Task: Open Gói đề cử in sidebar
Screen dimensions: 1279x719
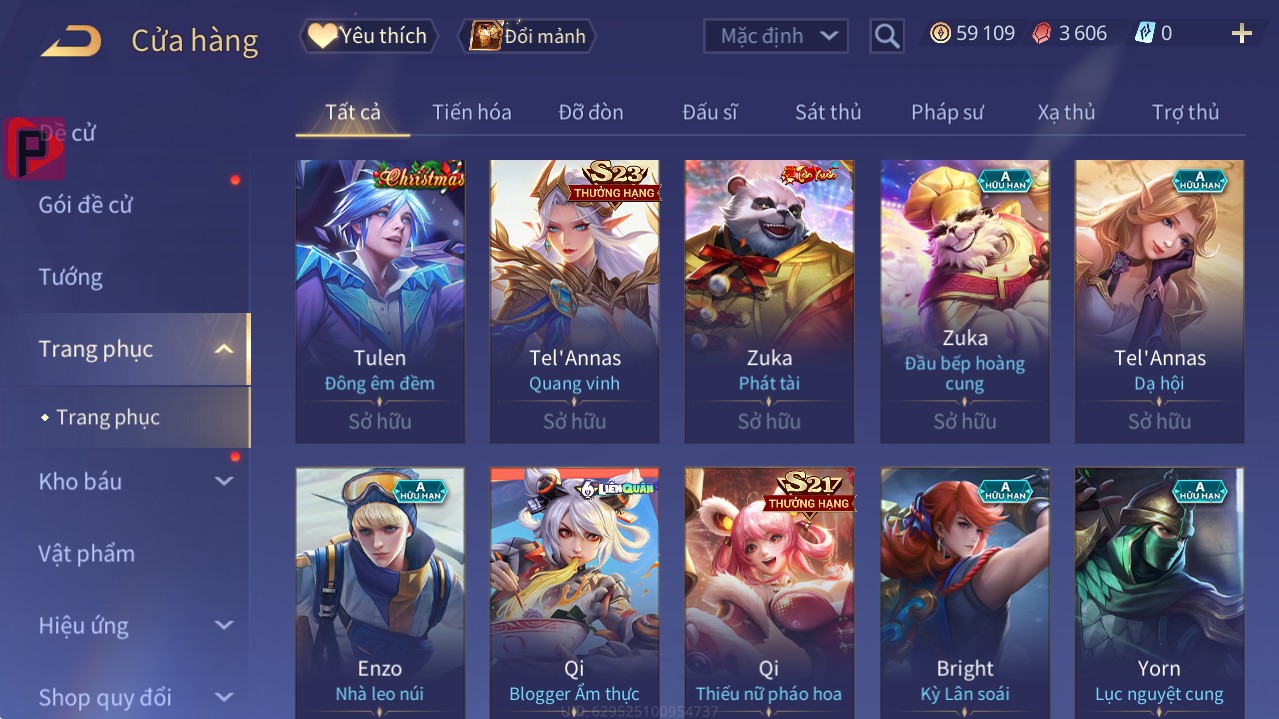Action: (x=86, y=205)
